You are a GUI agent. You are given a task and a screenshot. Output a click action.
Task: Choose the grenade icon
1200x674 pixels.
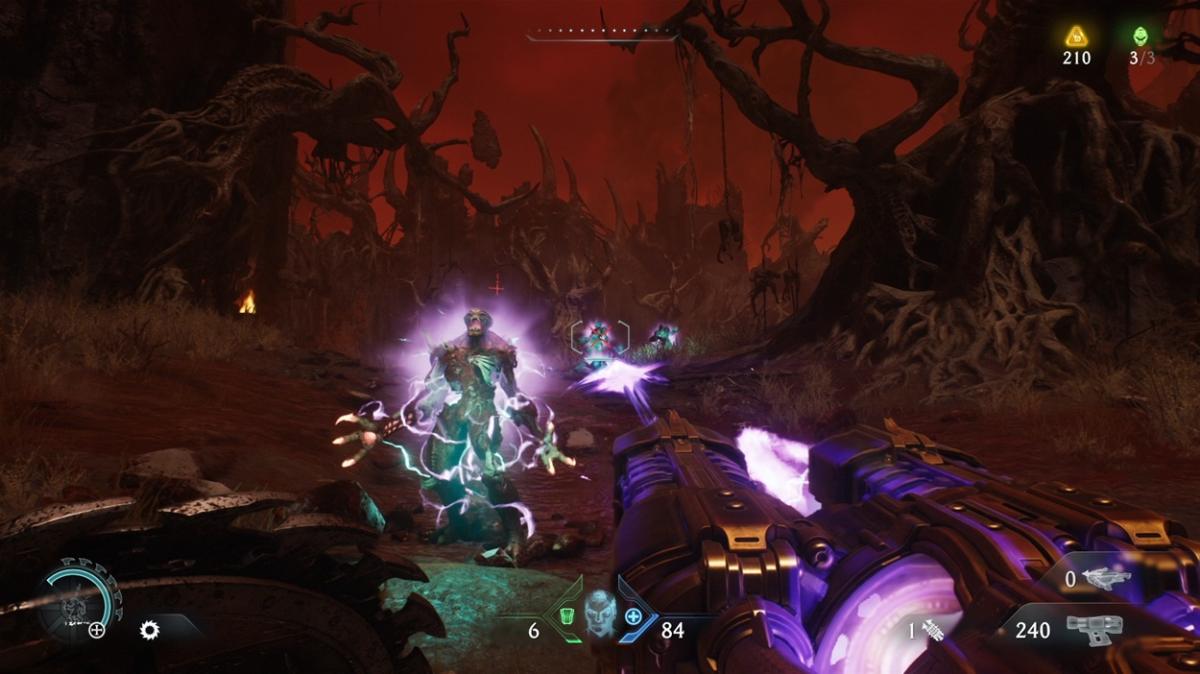pos(934,630)
